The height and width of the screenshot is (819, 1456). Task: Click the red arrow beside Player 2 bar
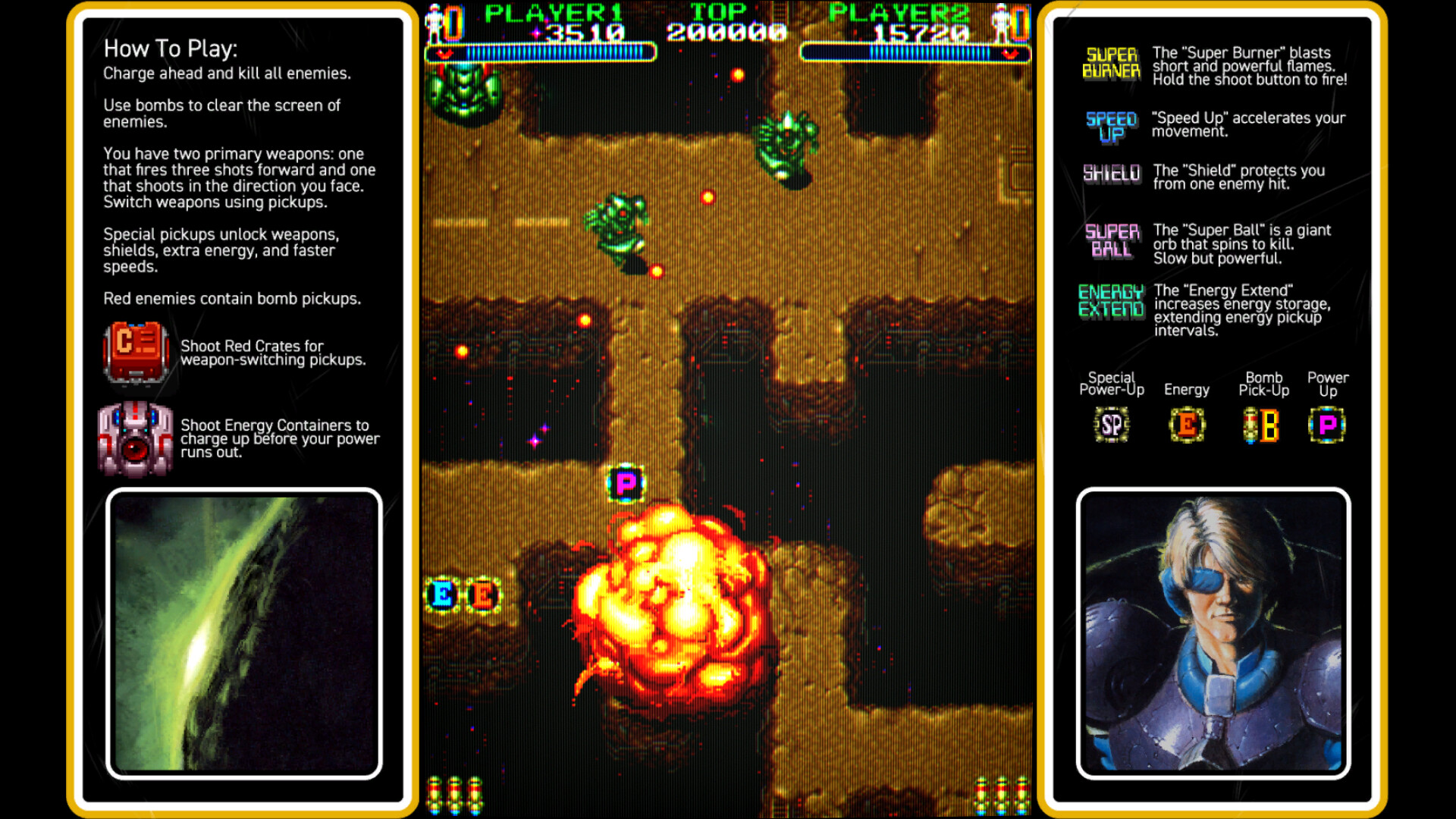click(x=1009, y=55)
